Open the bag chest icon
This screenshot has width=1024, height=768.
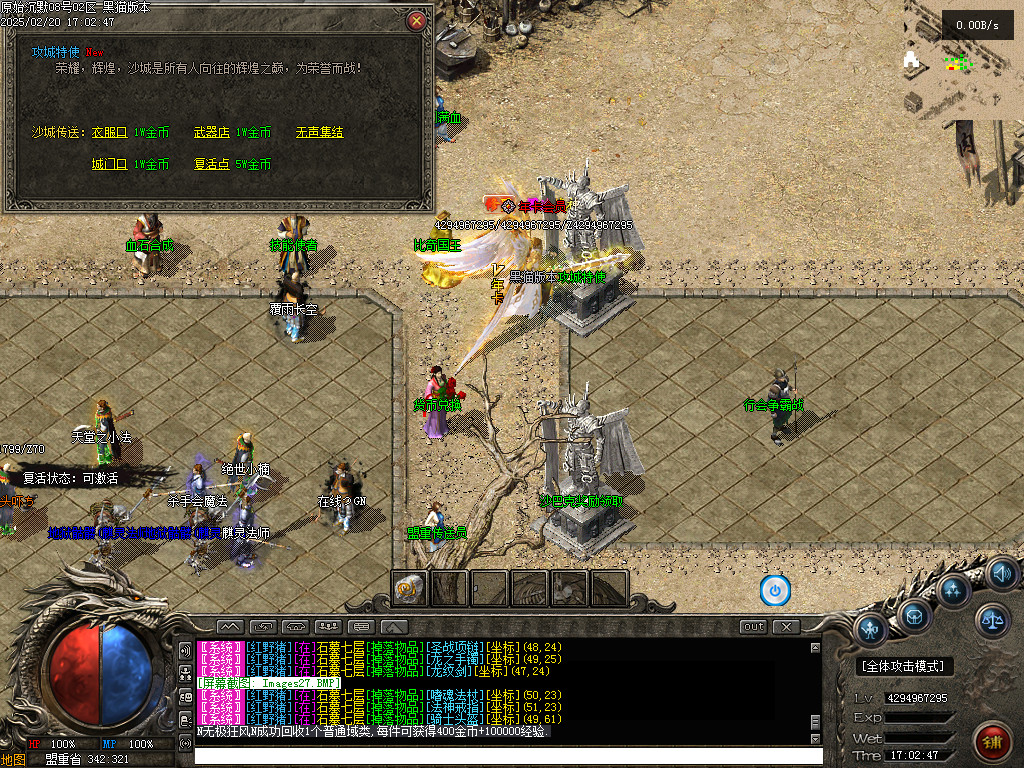coord(914,616)
